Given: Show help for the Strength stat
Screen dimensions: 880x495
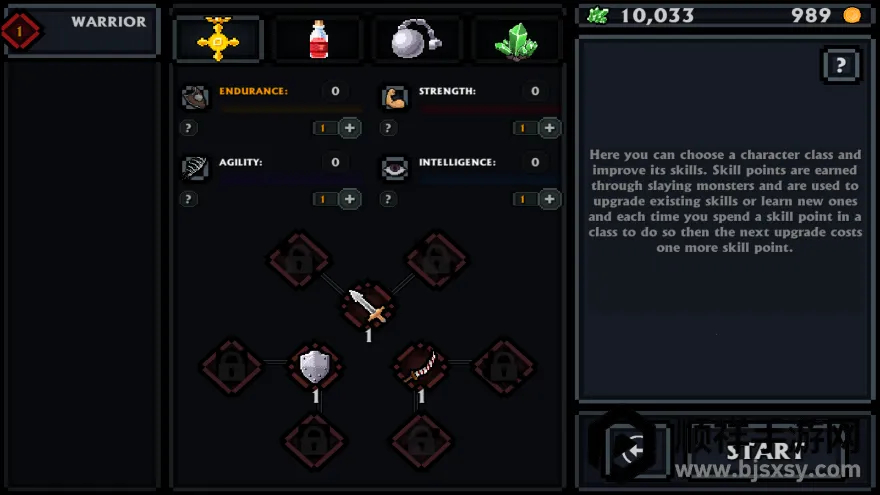Looking at the screenshot, I should 388,128.
